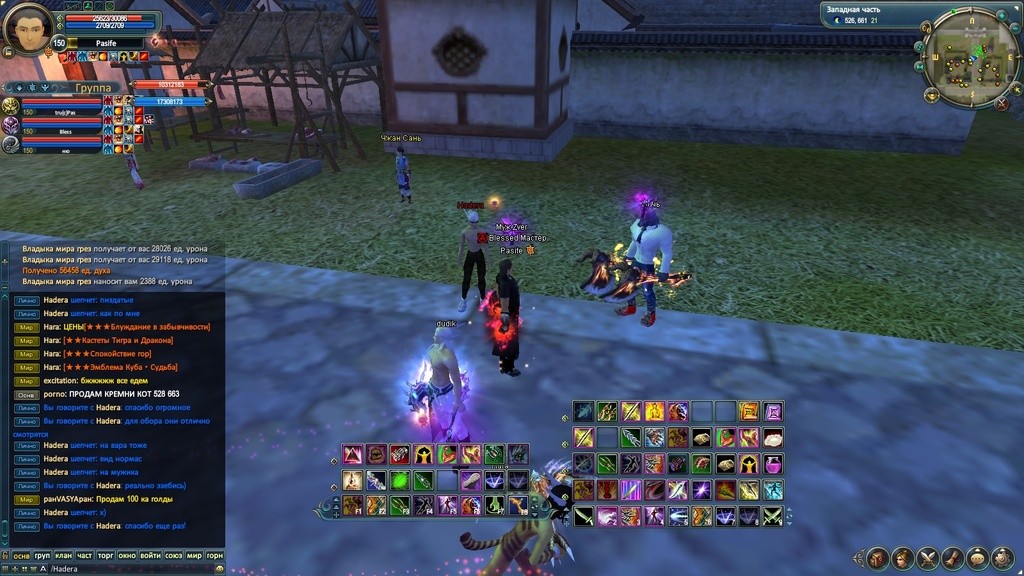Use the purple potion flask slot

point(773,464)
